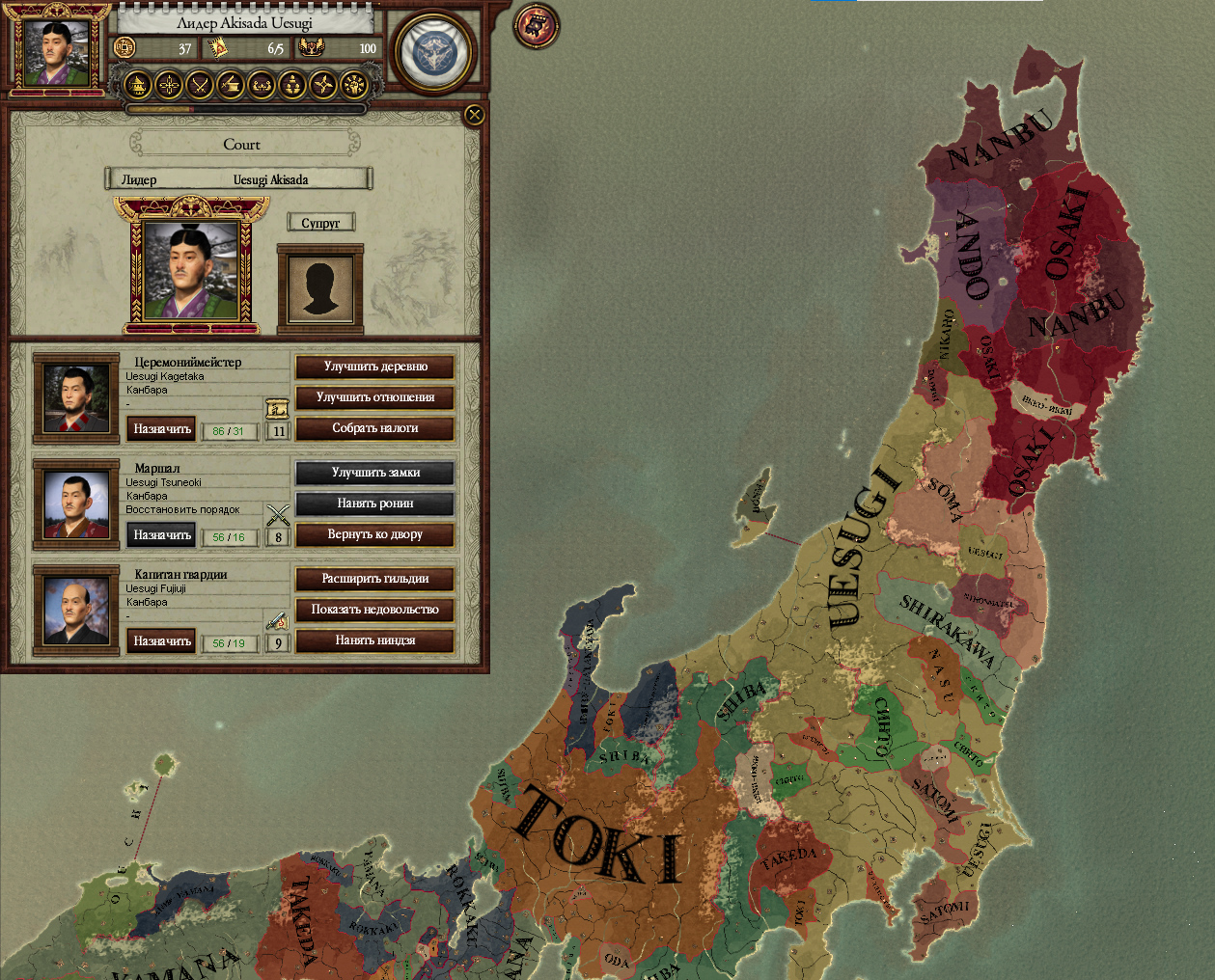Open the leader portrait in top bar
The image size is (1215, 980).
tap(57, 50)
